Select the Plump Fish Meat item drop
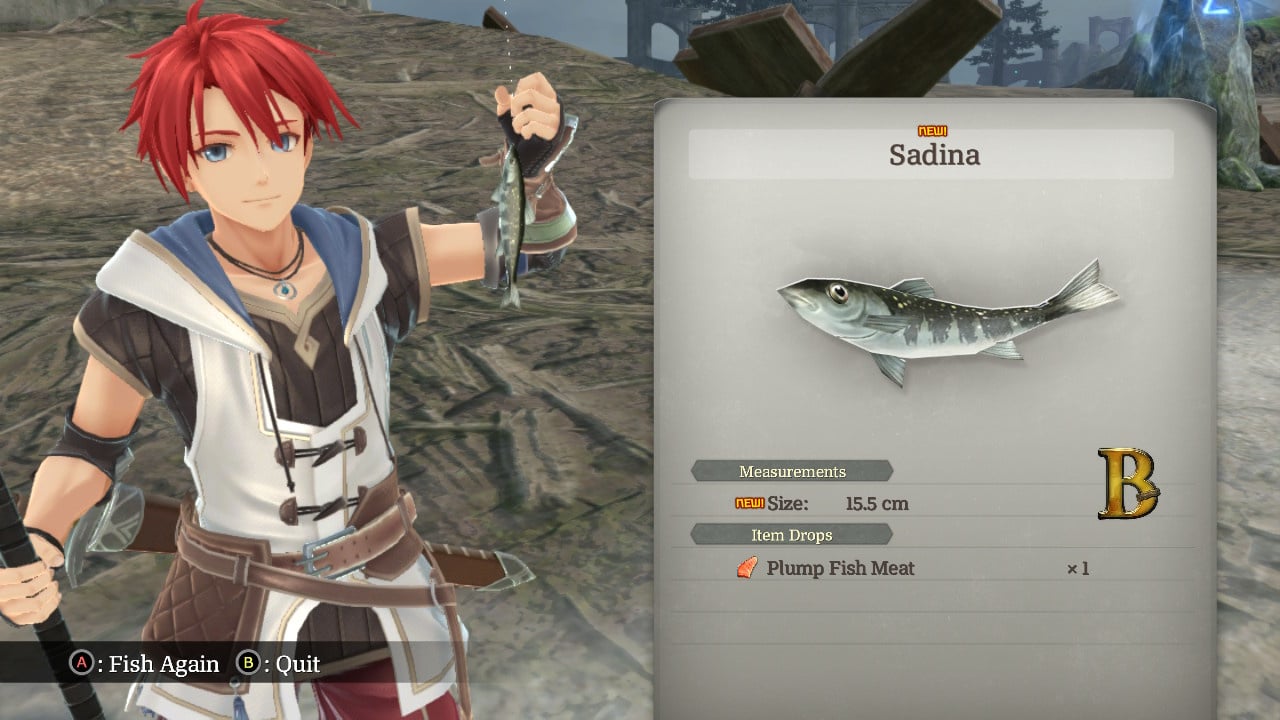Image resolution: width=1280 pixels, height=720 pixels. 839,569
